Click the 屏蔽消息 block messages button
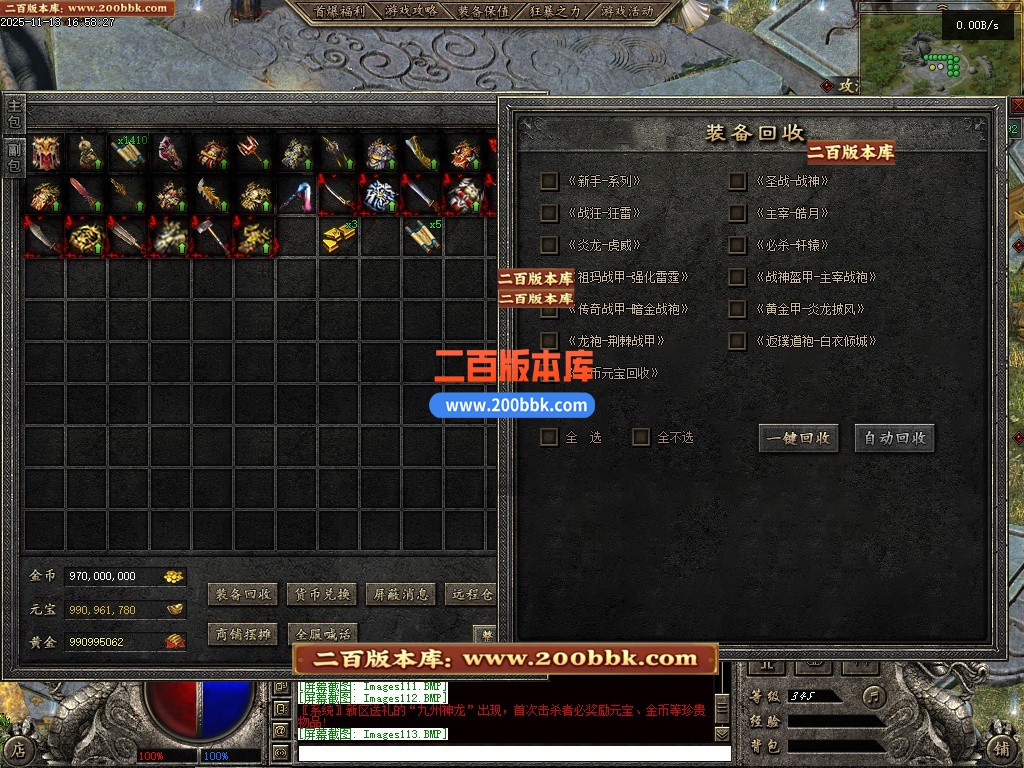The height and width of the screenshot is (768, 1024). pos(400,594)
